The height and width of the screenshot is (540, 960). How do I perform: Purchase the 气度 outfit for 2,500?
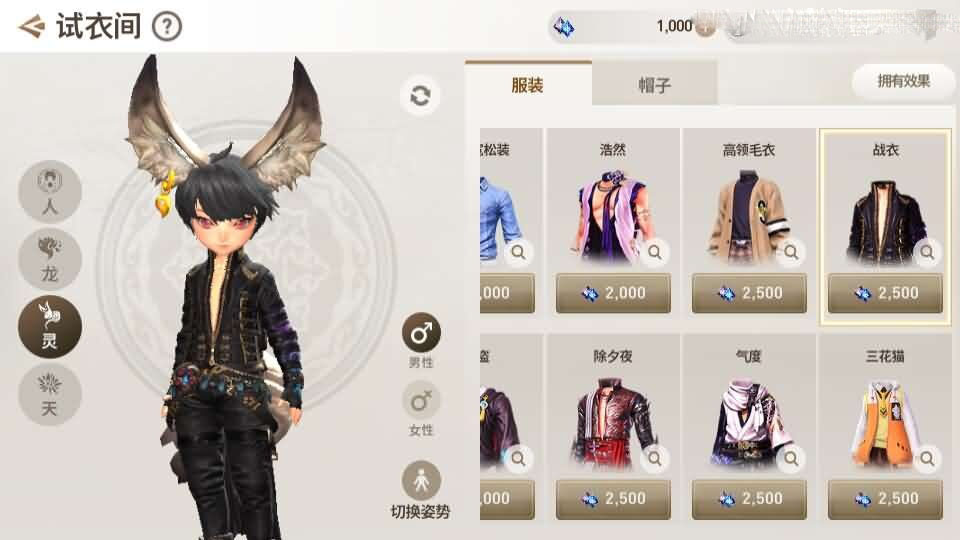pos(749,498)
